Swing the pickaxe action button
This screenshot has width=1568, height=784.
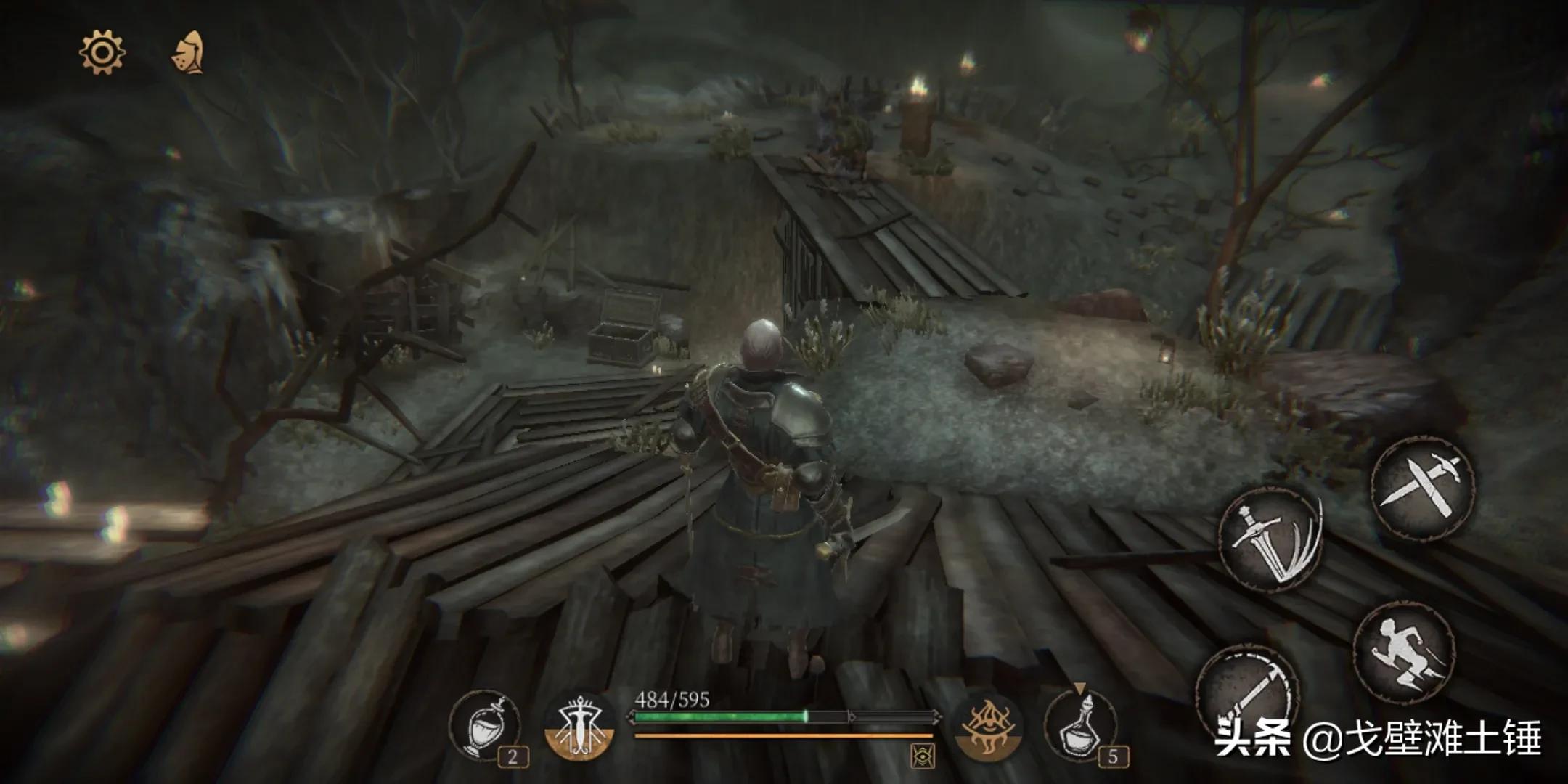point(1247,688)
